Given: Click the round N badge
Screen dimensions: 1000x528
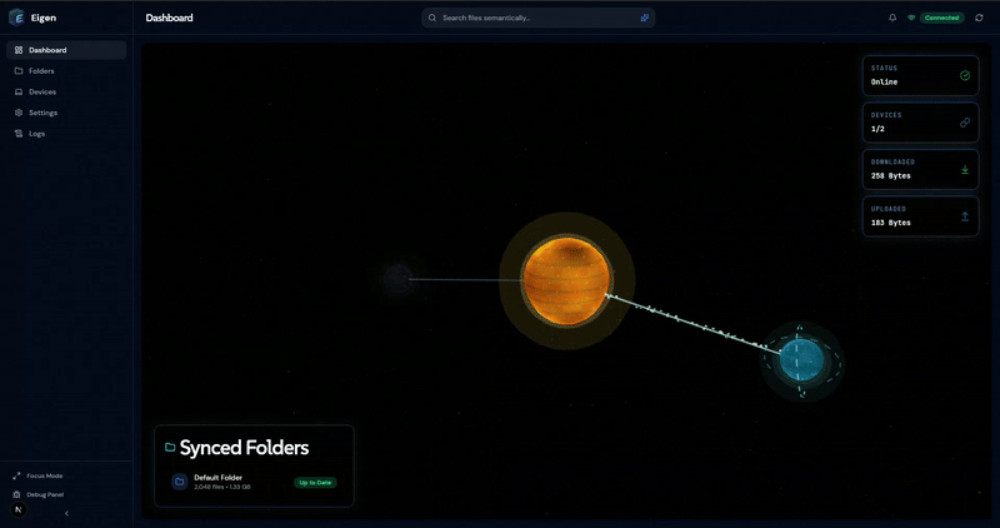Looking at the screenshot, I should coord(18,509).
